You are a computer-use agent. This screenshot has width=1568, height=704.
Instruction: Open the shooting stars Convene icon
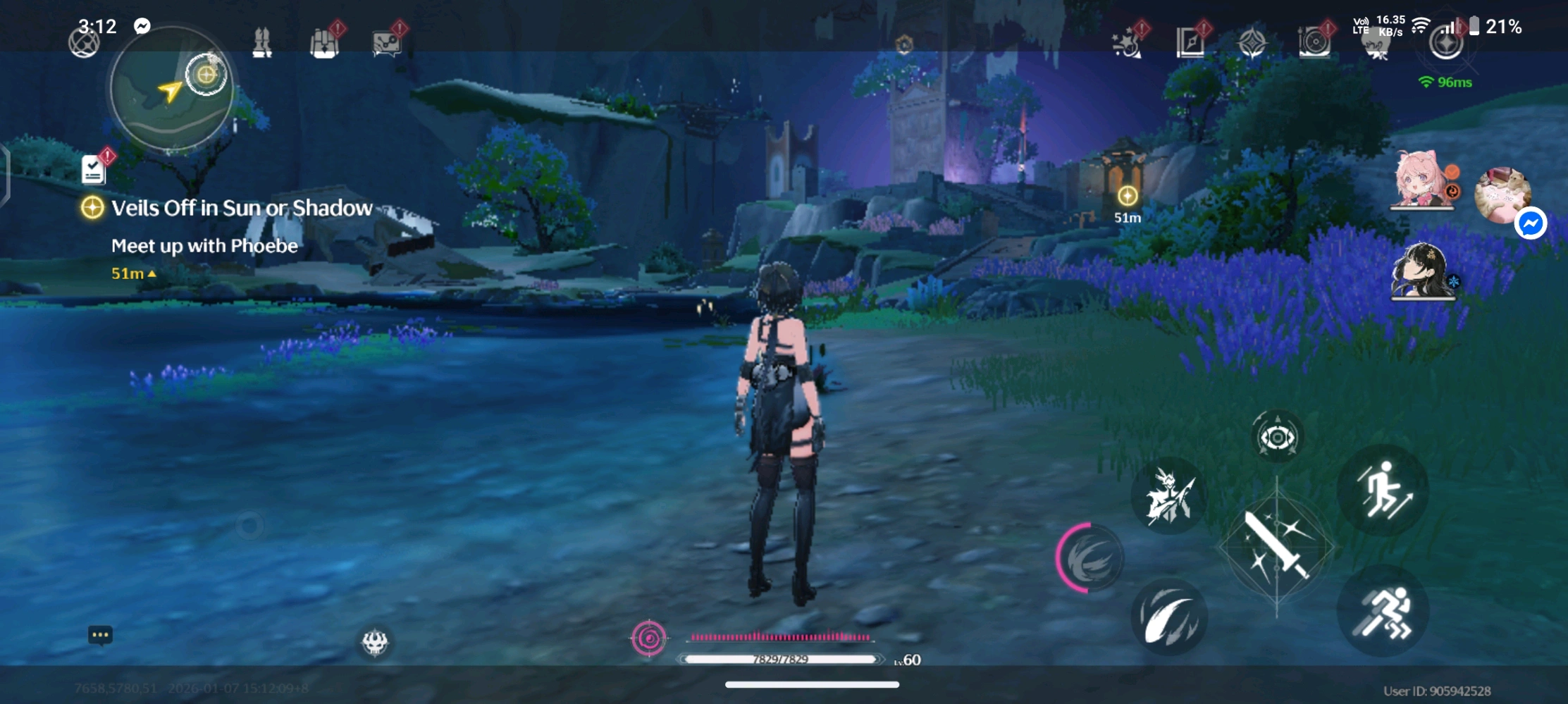coord(1128,44)
